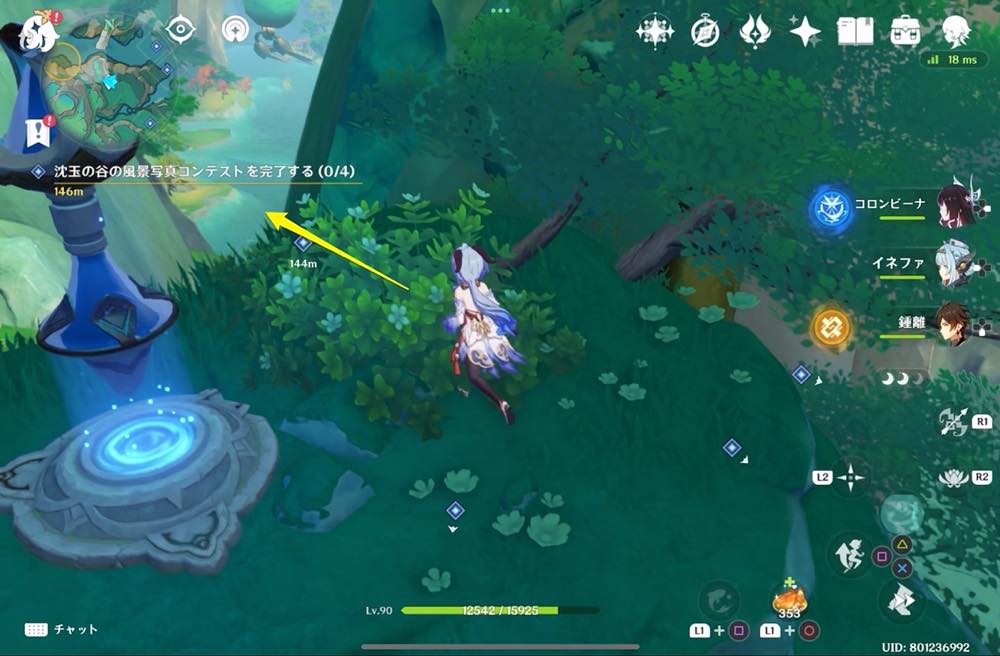Switch to party member コロンビーナ
Viewport: 1000px width, 656px height.
pyautogui.click(x=950, y=206)
